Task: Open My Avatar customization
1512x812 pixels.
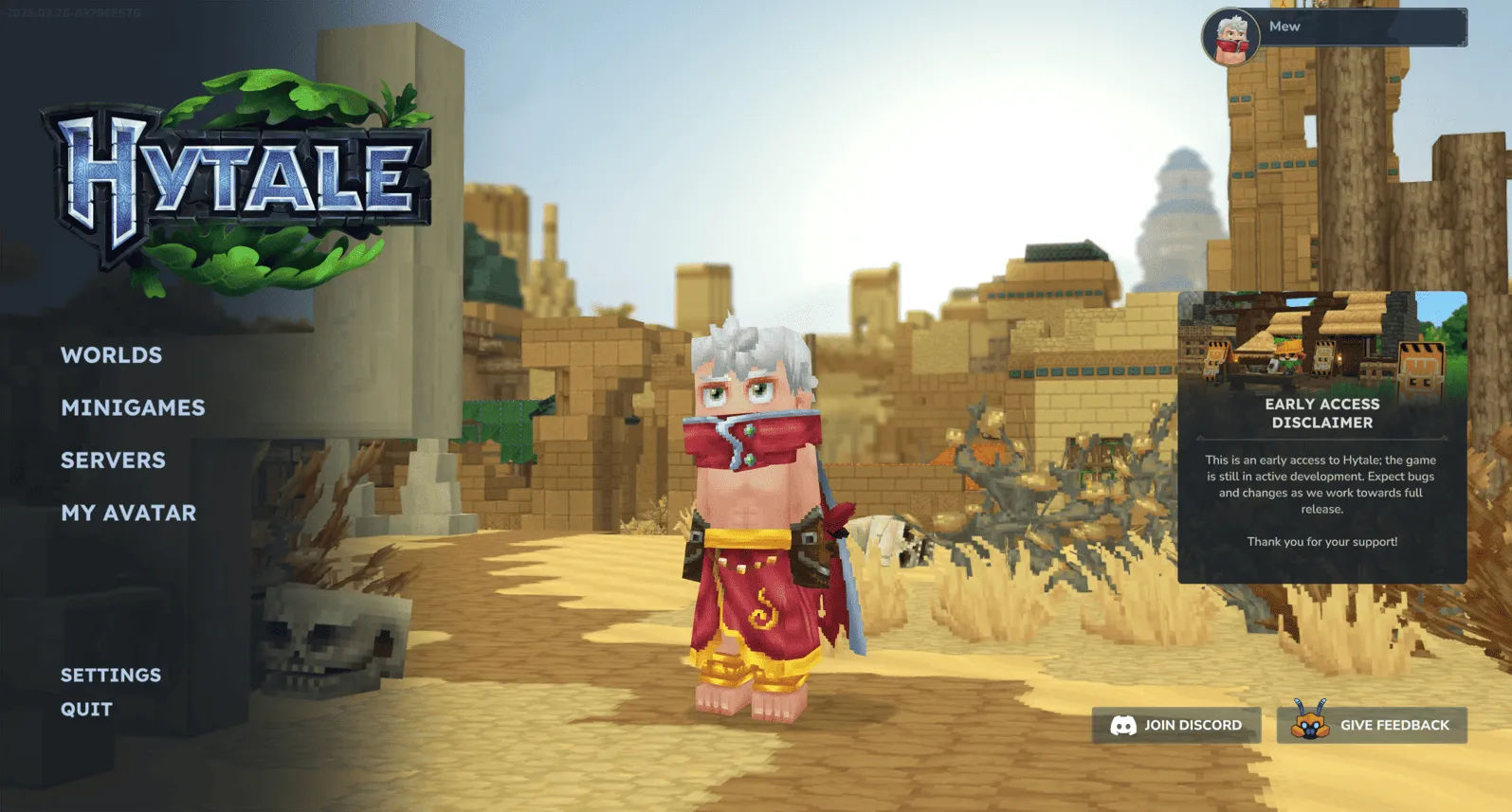Action: pos(127,514)
